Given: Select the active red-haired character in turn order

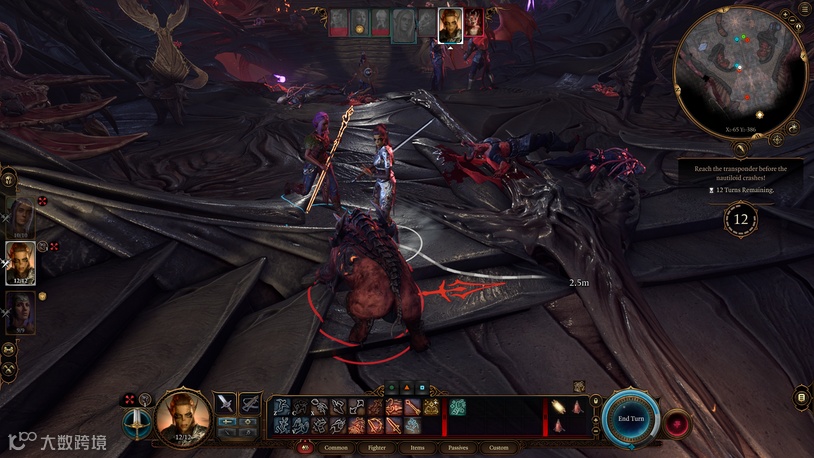Looking at the screenshot, I should pos(451,25).
